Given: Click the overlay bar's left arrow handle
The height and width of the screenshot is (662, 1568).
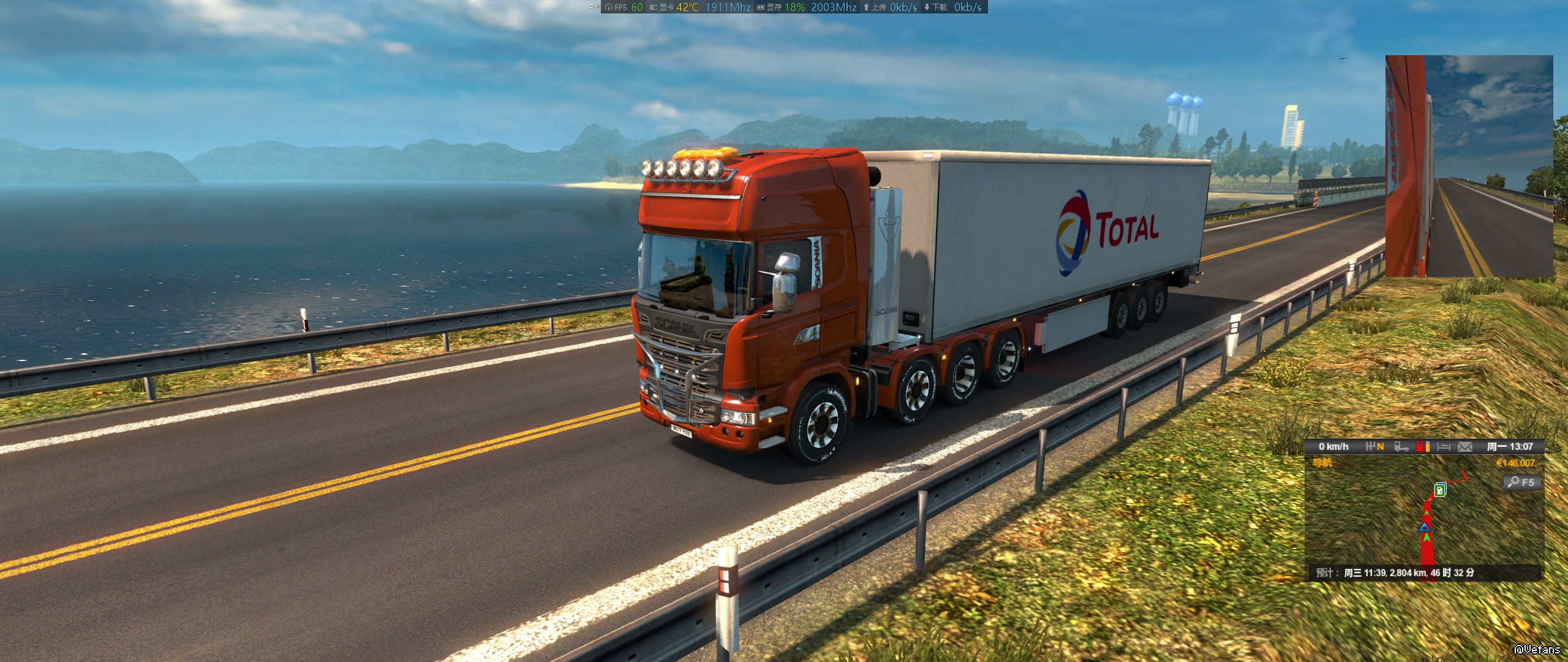Looking at the screenshot, I should coord(593,7).
